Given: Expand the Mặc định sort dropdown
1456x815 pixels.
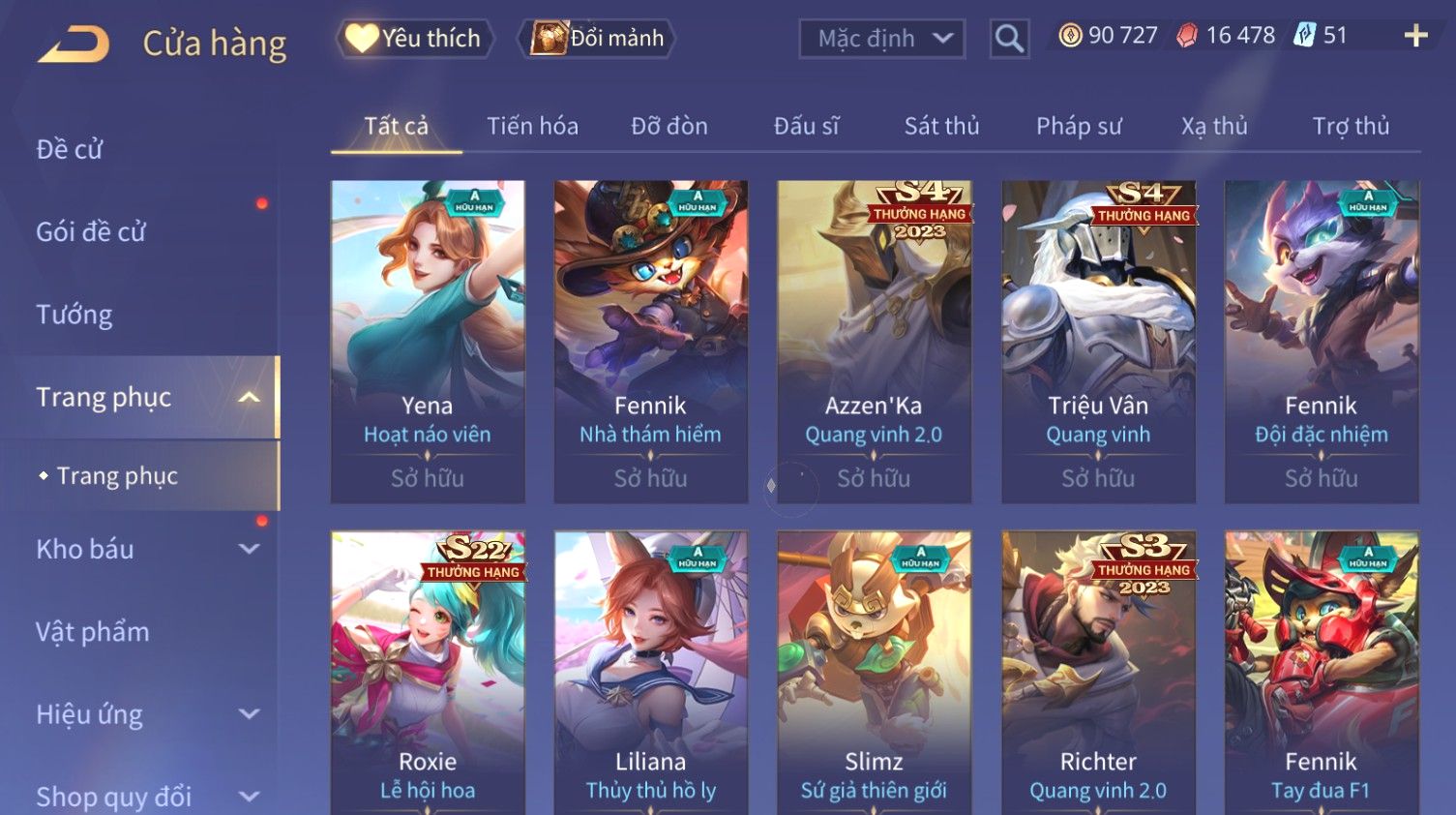Looking at the screenshot, I should (x=881, y=39).
